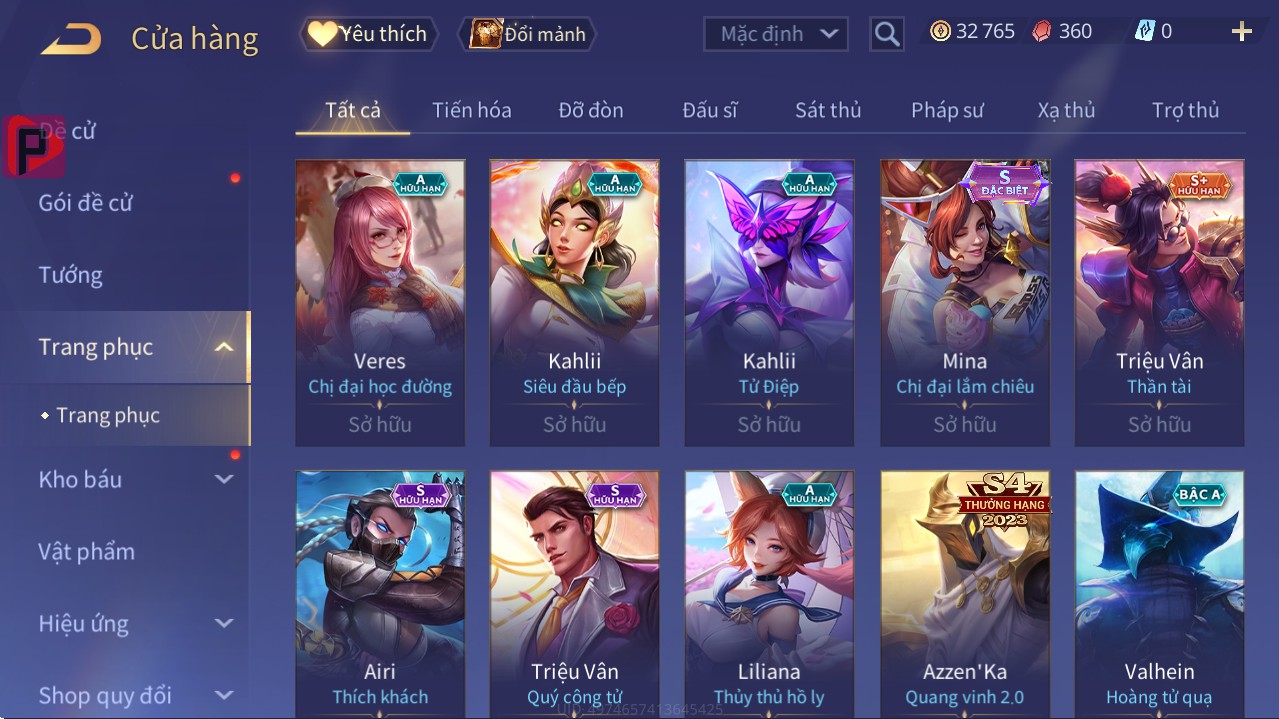Show the Đấu sĩ skins tab

click(x=710, y=110)
